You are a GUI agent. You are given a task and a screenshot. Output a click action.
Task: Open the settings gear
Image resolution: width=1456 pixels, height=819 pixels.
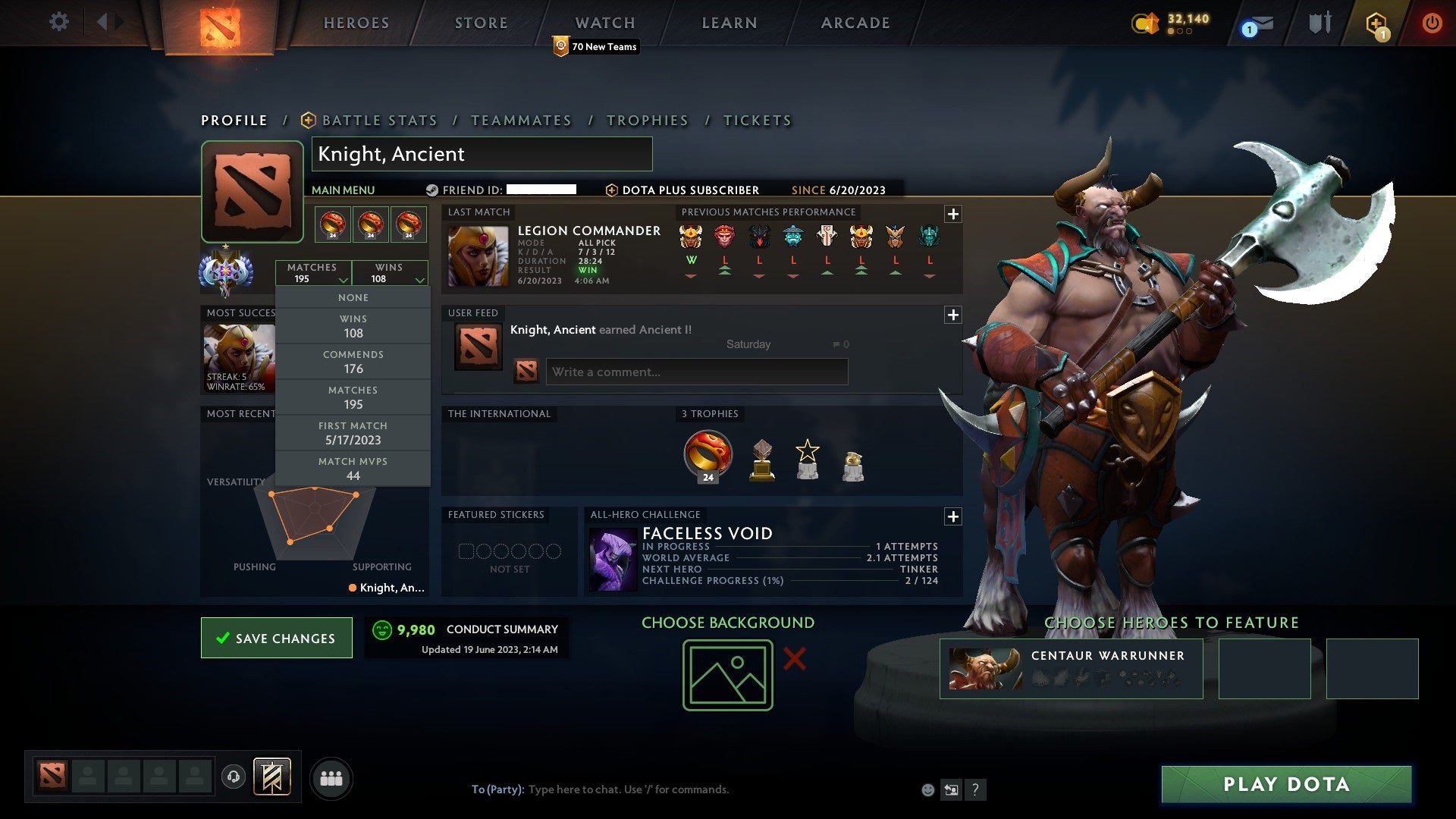pos(59,23)
